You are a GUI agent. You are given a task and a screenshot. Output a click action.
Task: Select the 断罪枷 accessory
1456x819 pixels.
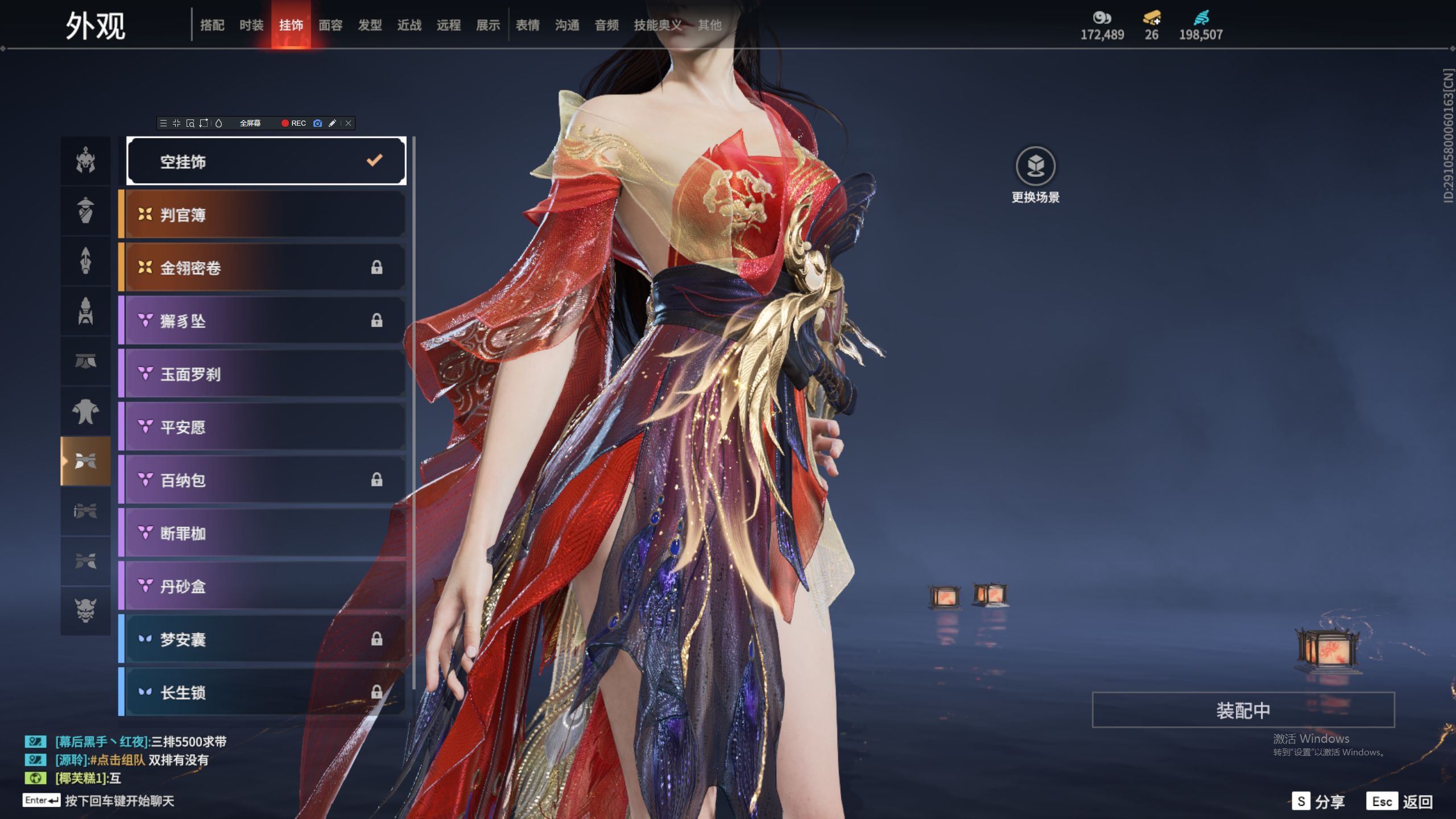tap(264, 533)
